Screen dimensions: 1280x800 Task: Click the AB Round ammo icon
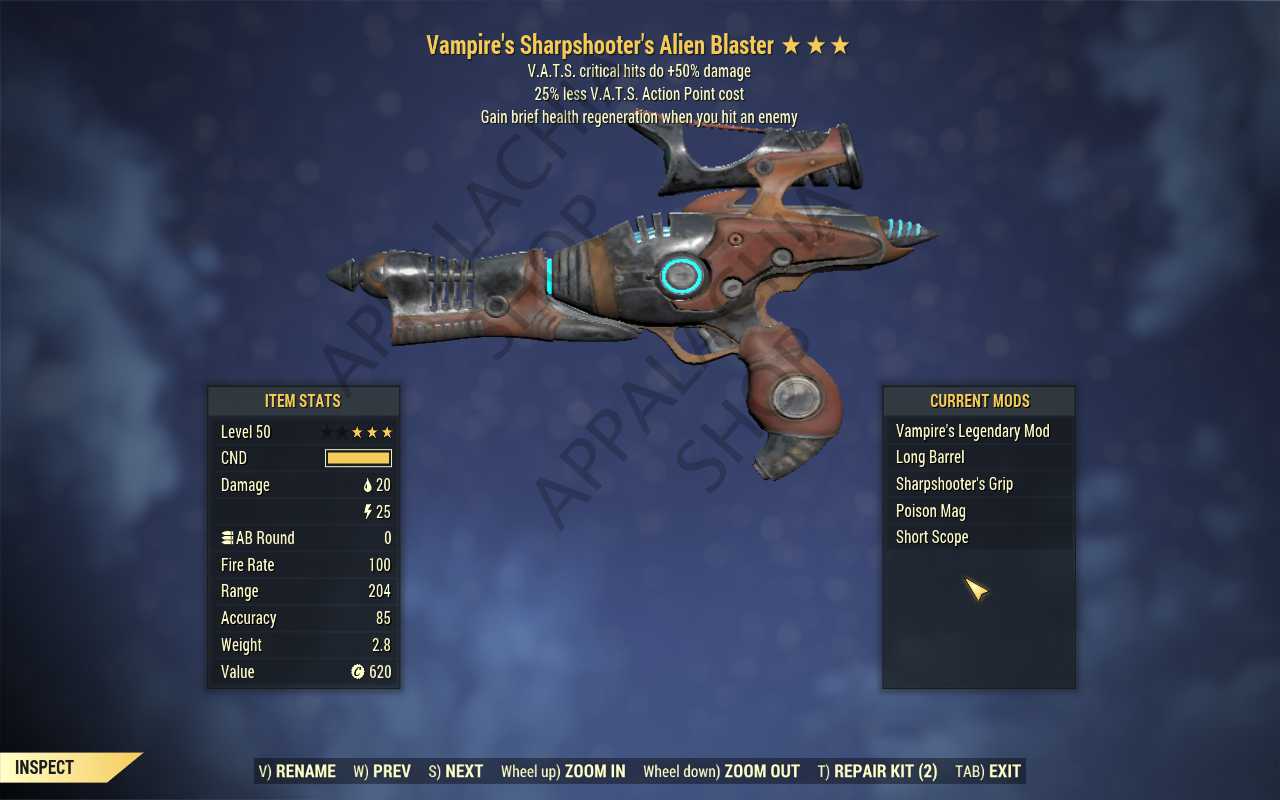[228, 538]
